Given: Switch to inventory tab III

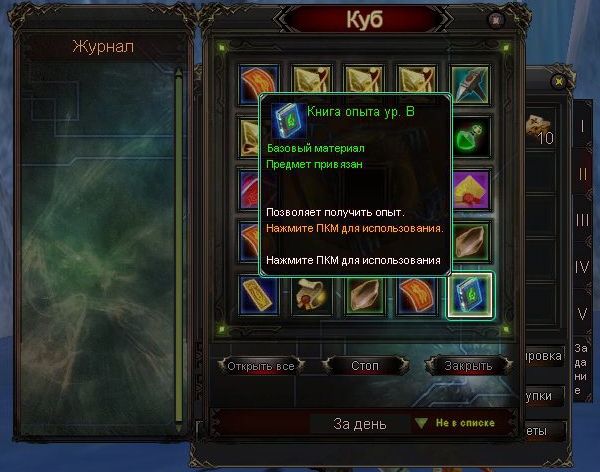Looking at the screenshot, I should click(583, 220).
